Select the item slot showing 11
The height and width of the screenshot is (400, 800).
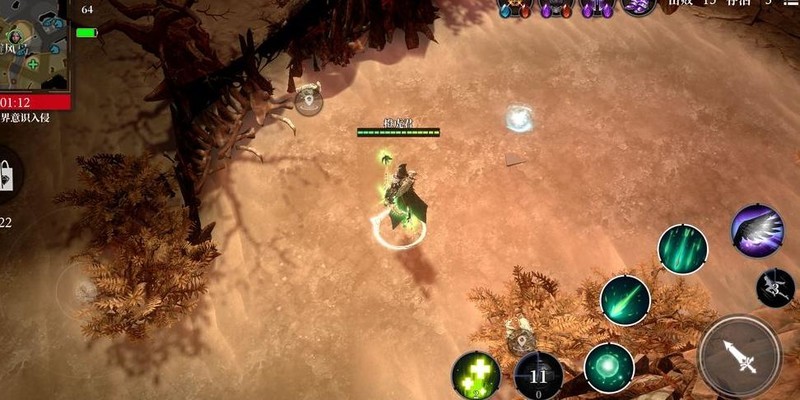tap(538, 376)
